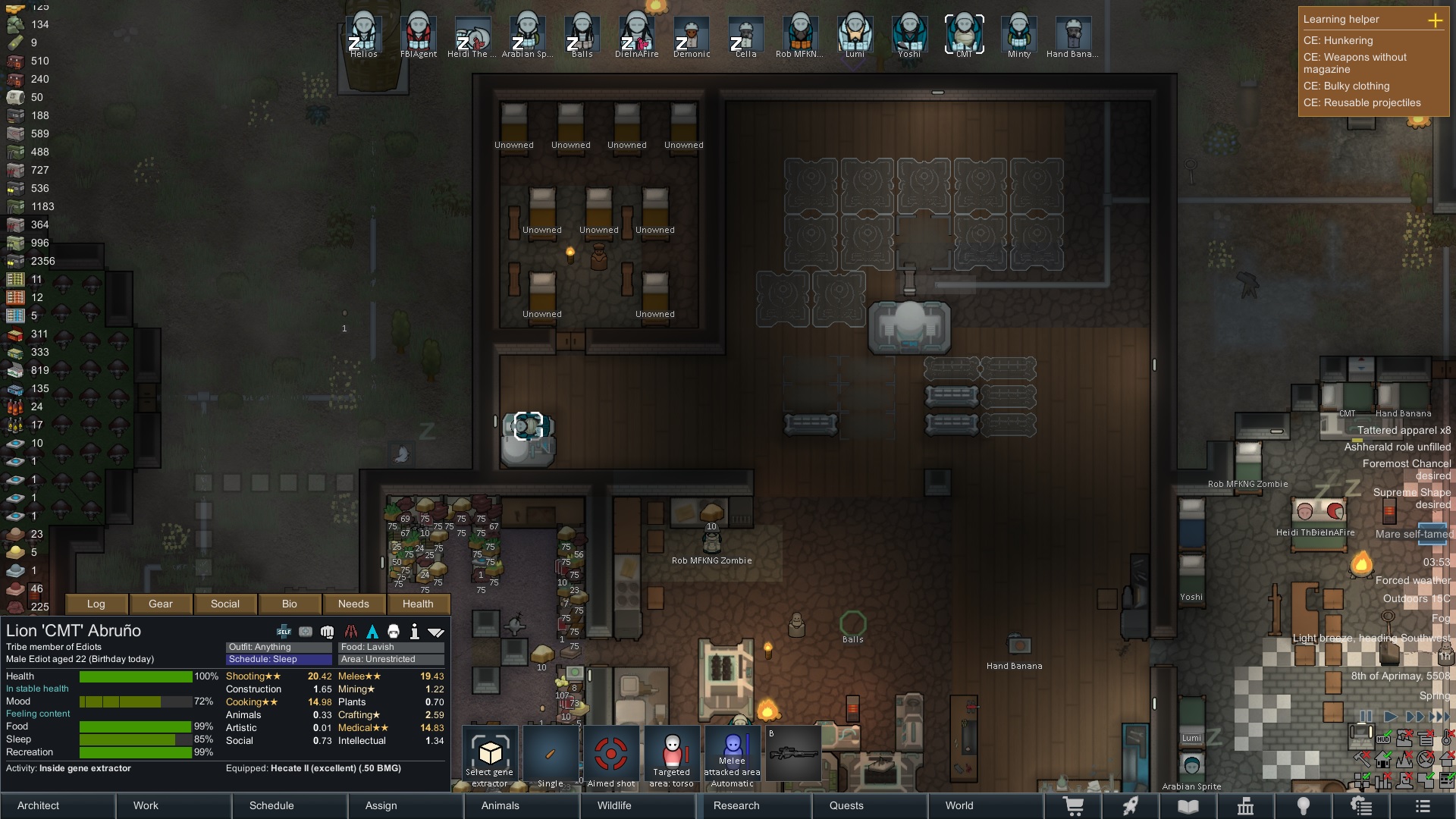Pause the game with the pause icon
The width and height of the screenshot is (1456, 819).
pyautogui.click(x=1365, y=716)
